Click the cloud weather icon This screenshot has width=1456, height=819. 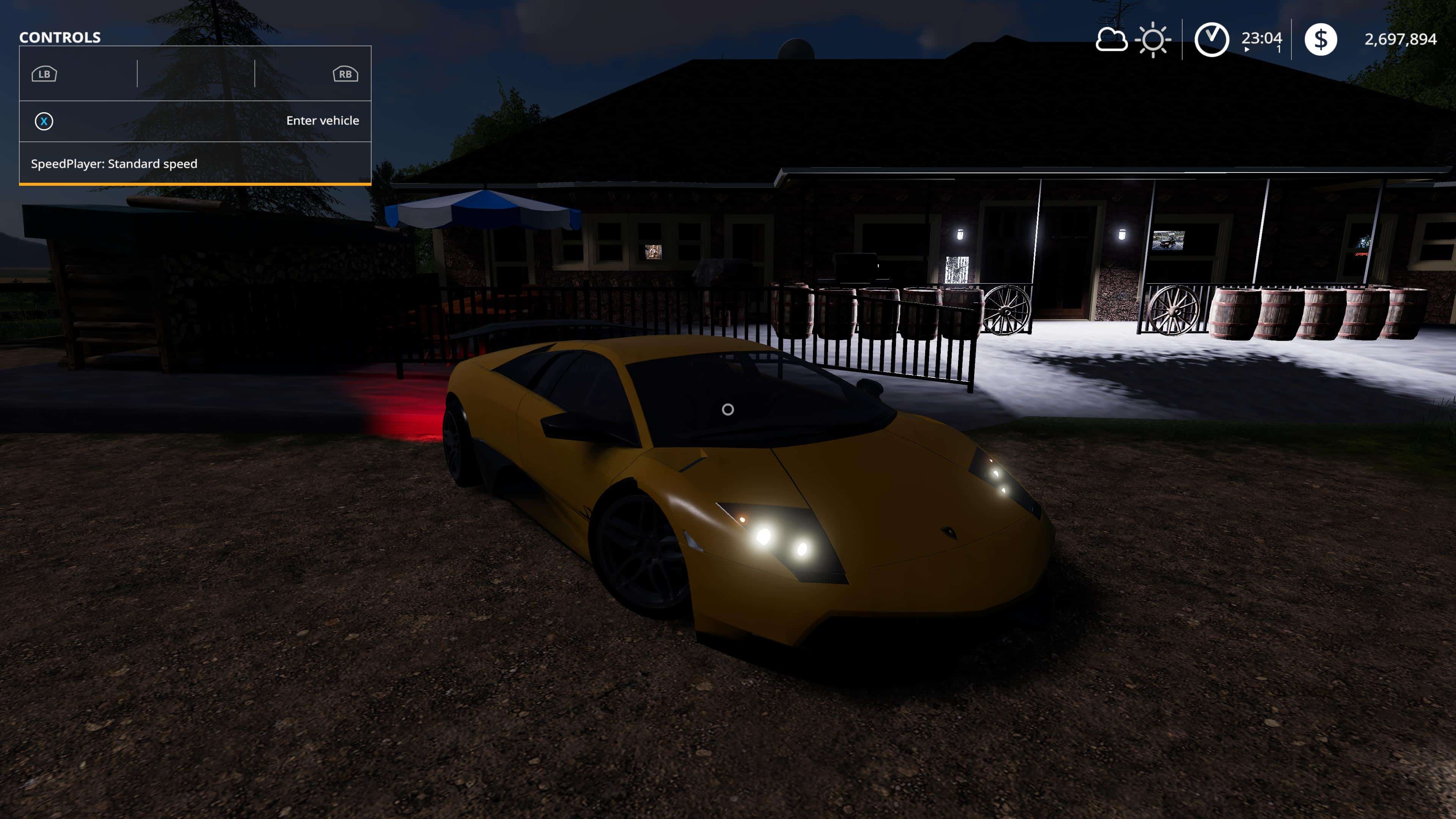[1111, 39]
